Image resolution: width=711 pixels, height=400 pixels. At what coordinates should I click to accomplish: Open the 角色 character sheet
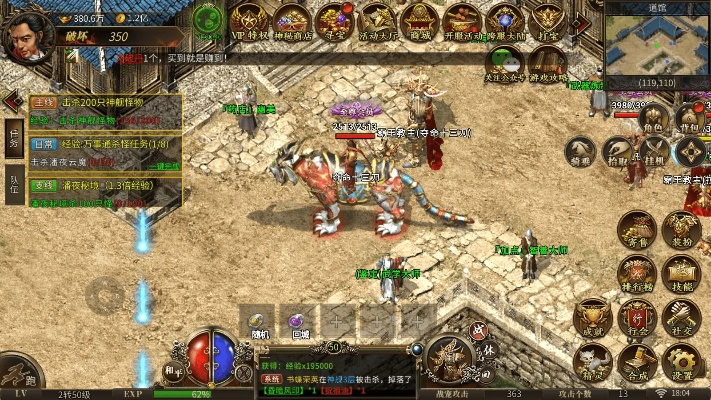pos(653,116)
